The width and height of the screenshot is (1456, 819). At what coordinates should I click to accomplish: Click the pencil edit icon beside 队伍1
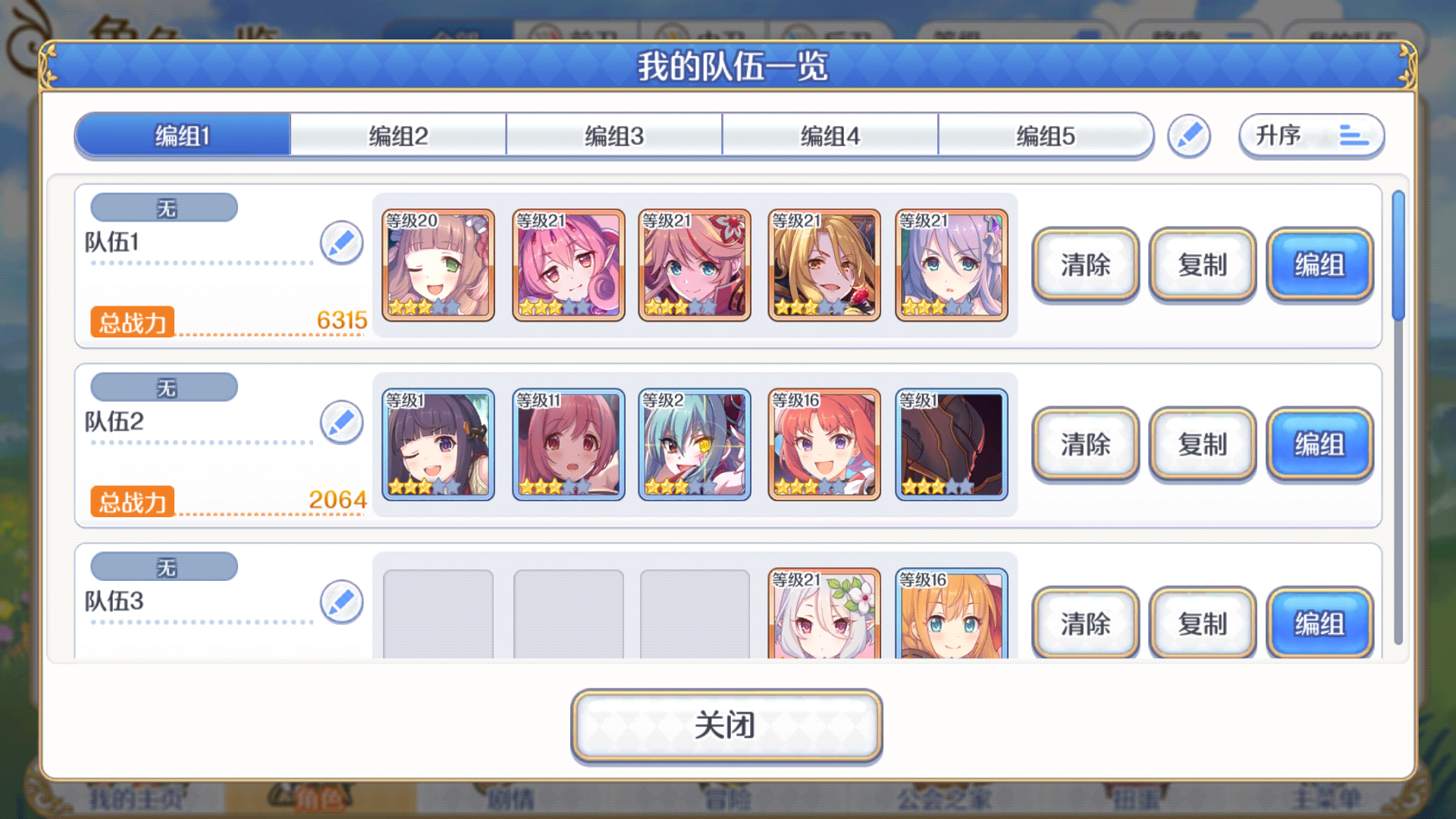[342, 243]
